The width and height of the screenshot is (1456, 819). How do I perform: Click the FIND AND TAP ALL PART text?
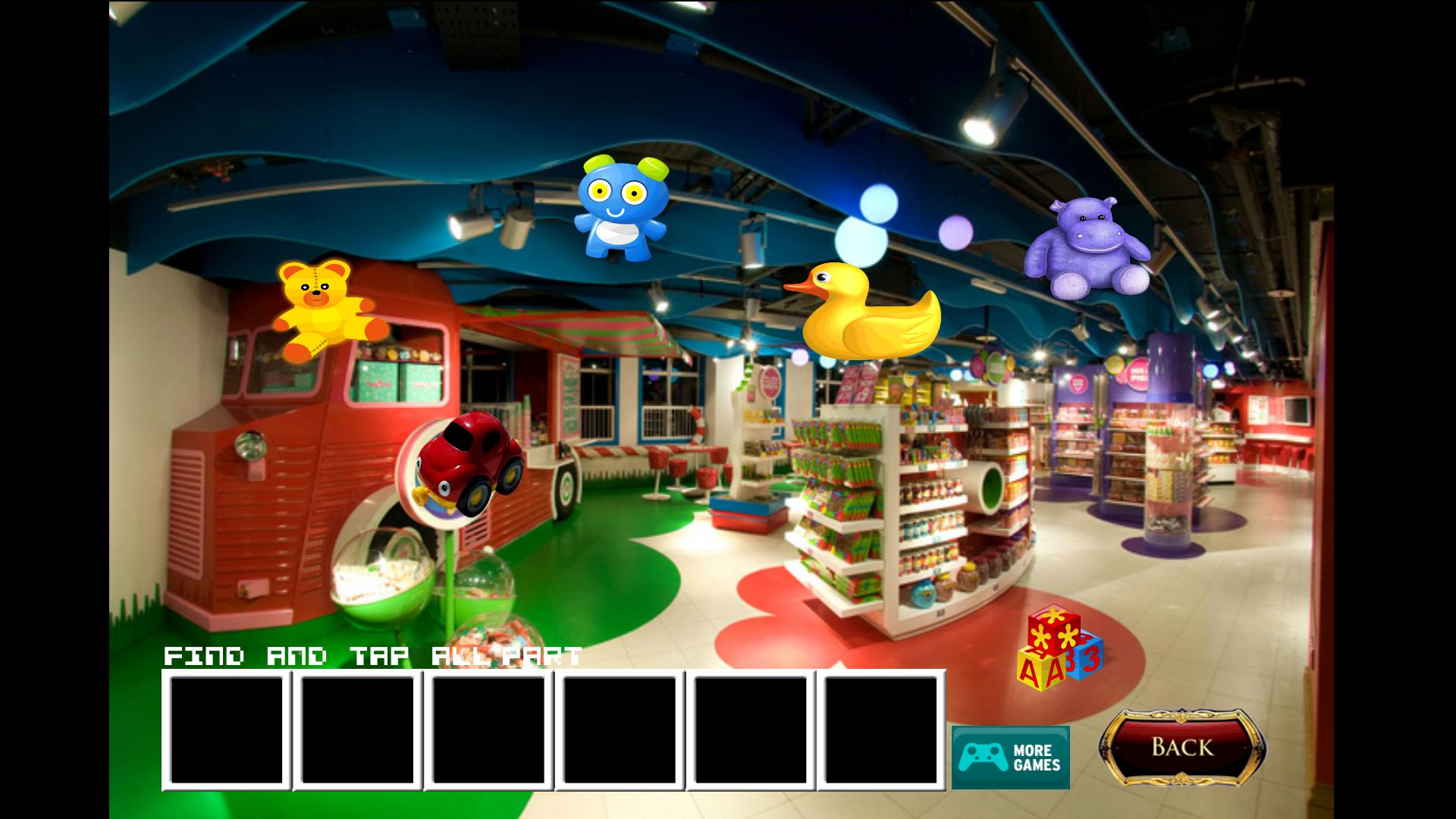tap(372, 657)
